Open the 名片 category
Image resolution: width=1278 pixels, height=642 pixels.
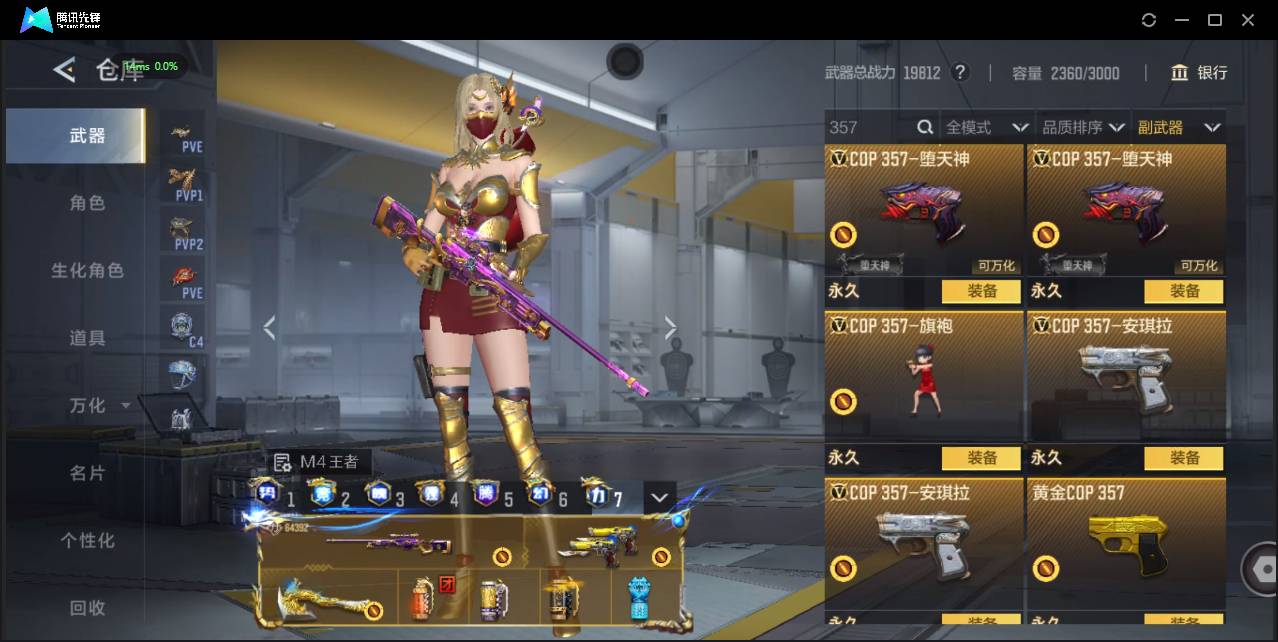pos(87,473)
